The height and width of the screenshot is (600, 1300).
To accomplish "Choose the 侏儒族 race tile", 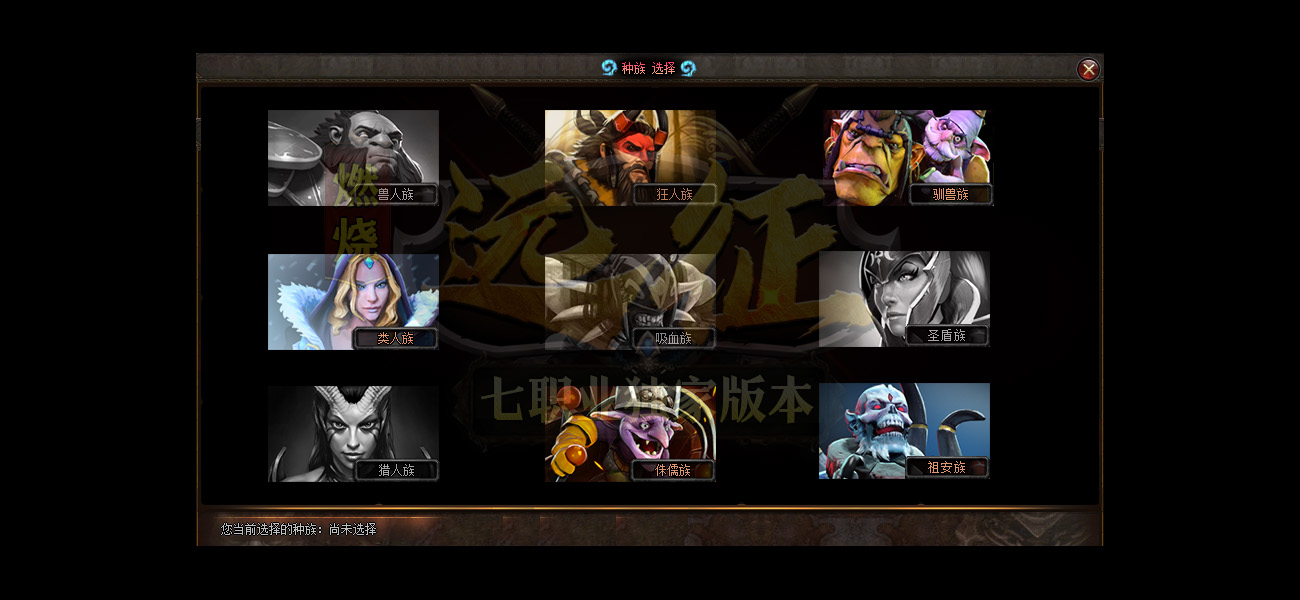I will [630, 433].
